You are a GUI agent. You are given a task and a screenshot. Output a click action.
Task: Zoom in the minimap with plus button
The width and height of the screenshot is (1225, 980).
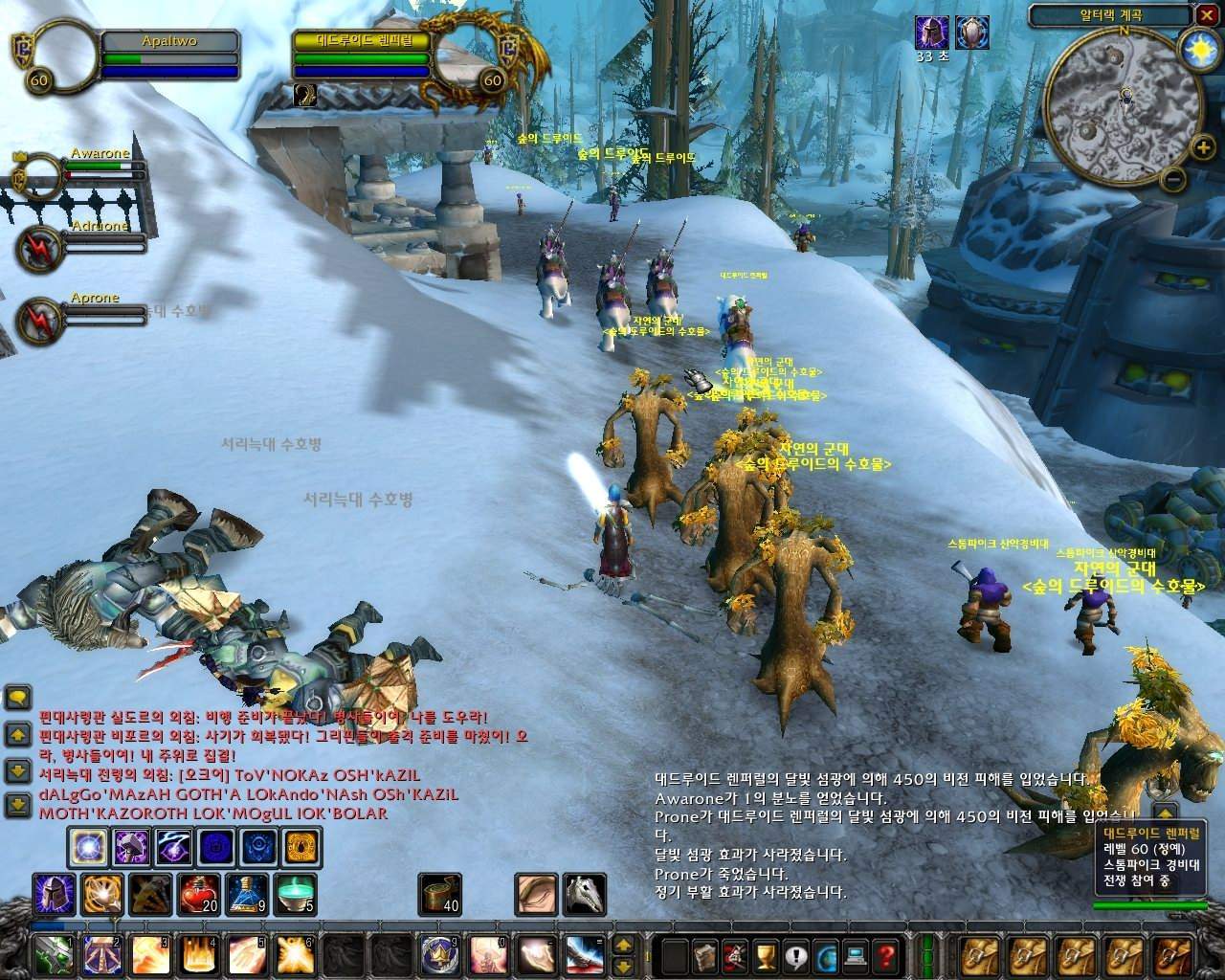pos(1202,147)
